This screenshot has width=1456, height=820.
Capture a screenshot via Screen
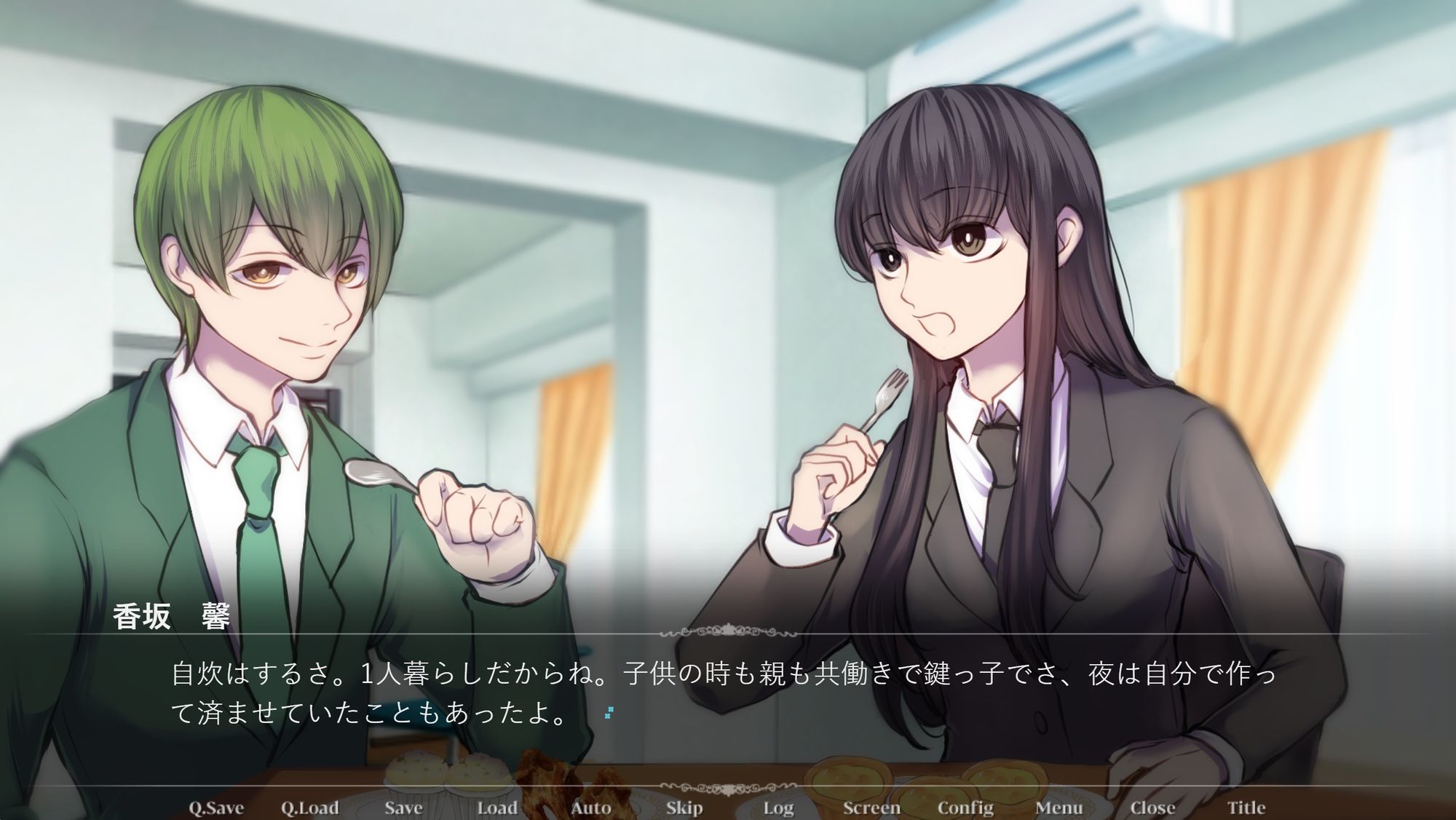pyautogui.click(x=871, y=807)
